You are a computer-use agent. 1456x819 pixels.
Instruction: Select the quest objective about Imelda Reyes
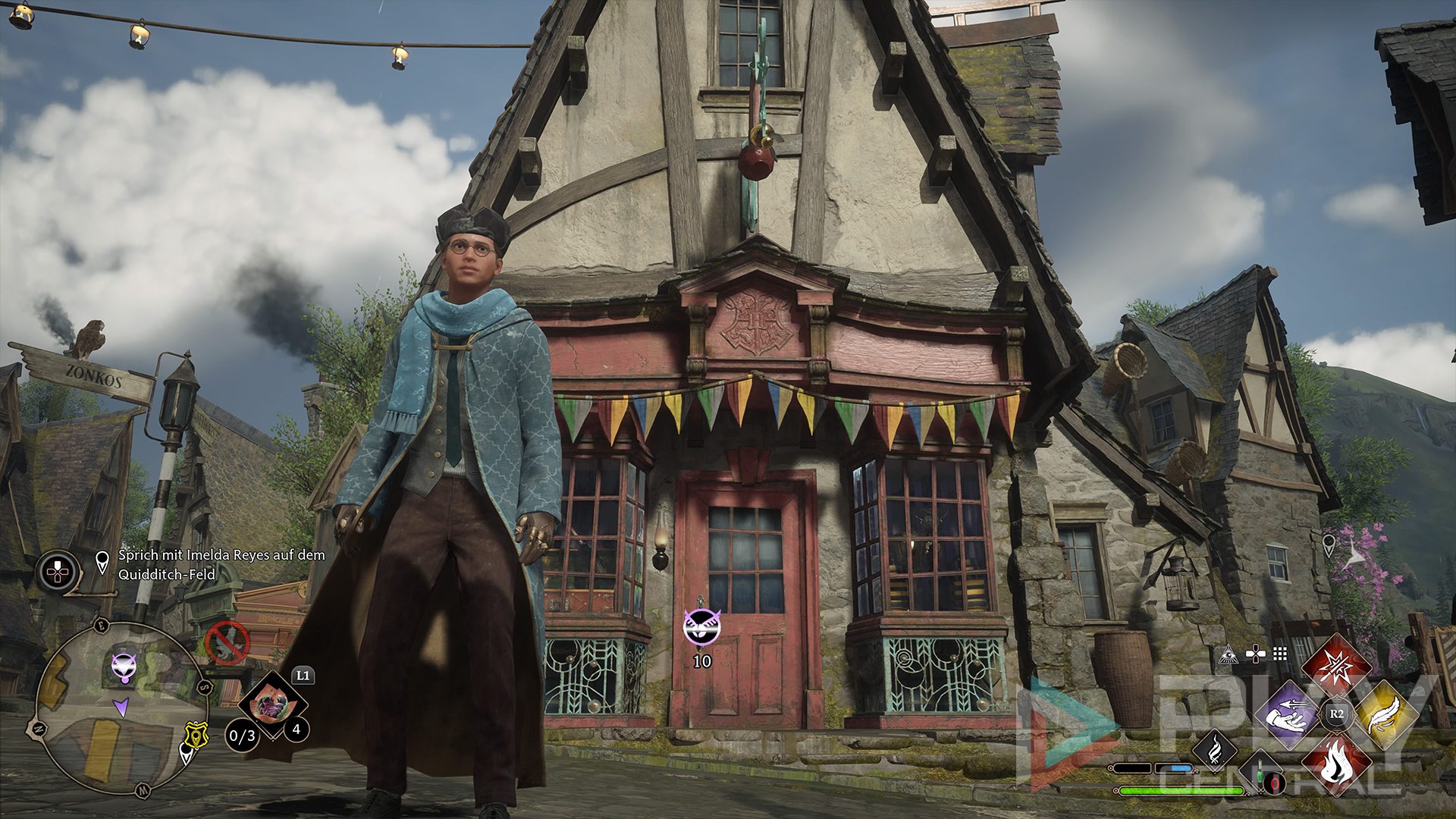[x=221, y=564]
